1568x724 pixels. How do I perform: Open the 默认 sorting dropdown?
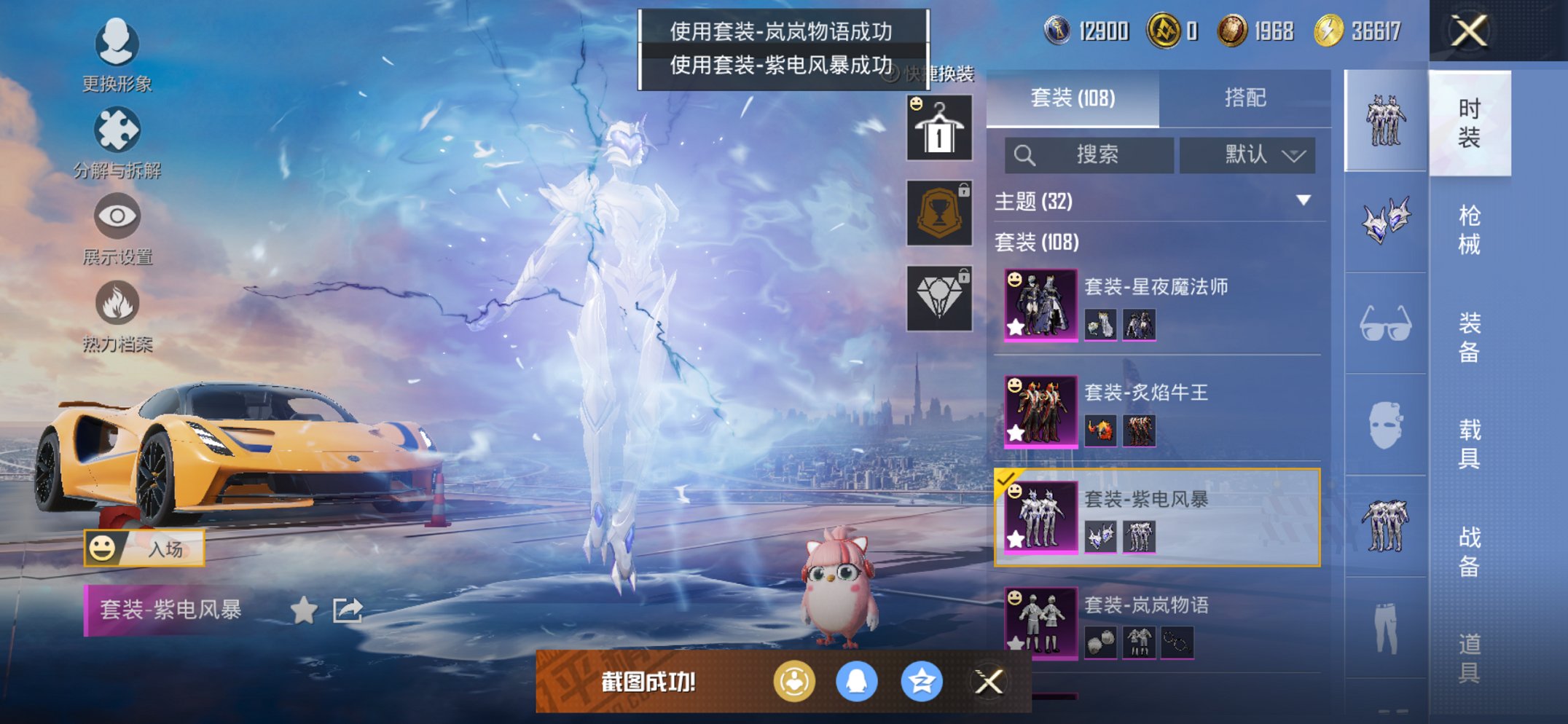click(x=1247, y=155)
